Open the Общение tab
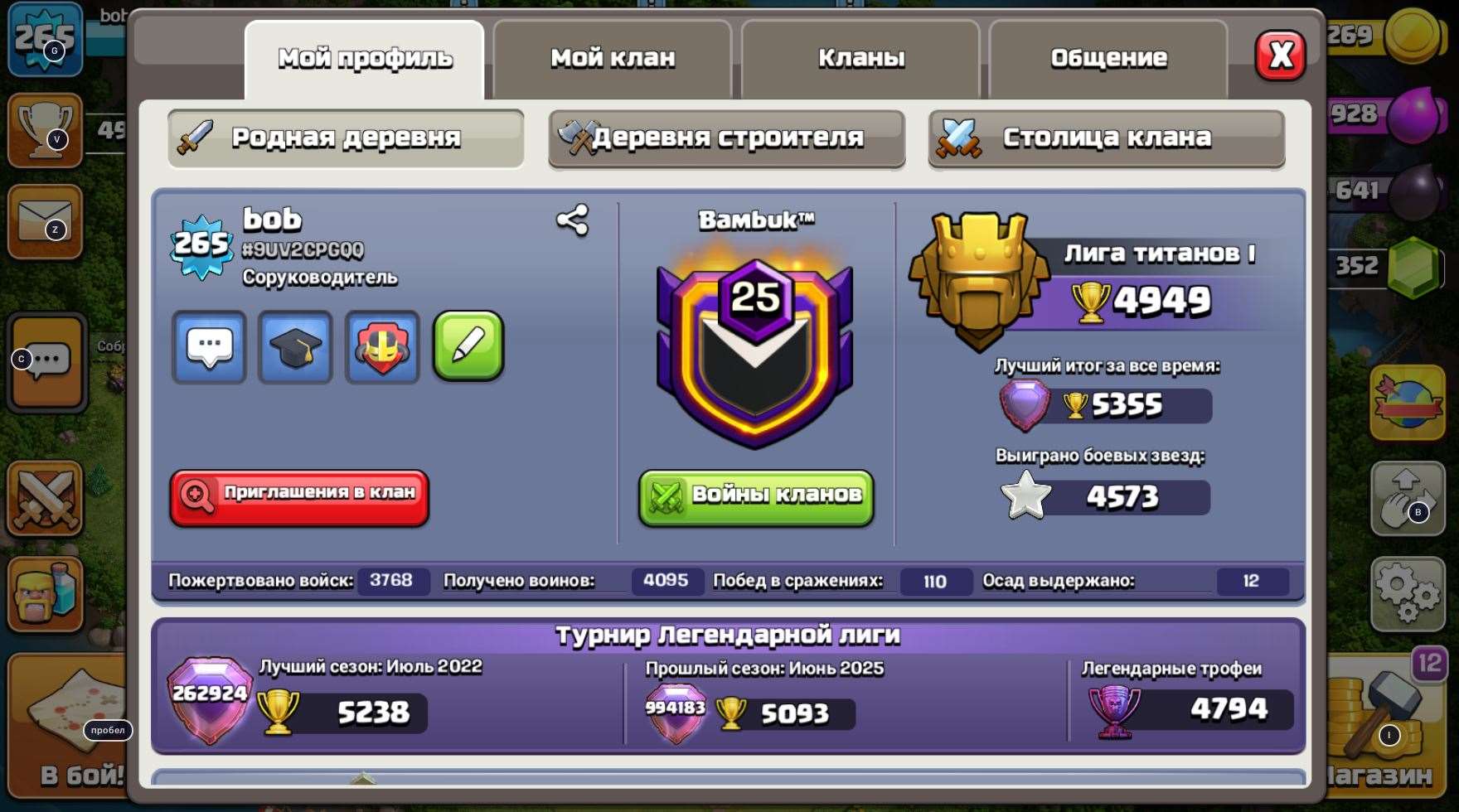 coord(1108,58)
